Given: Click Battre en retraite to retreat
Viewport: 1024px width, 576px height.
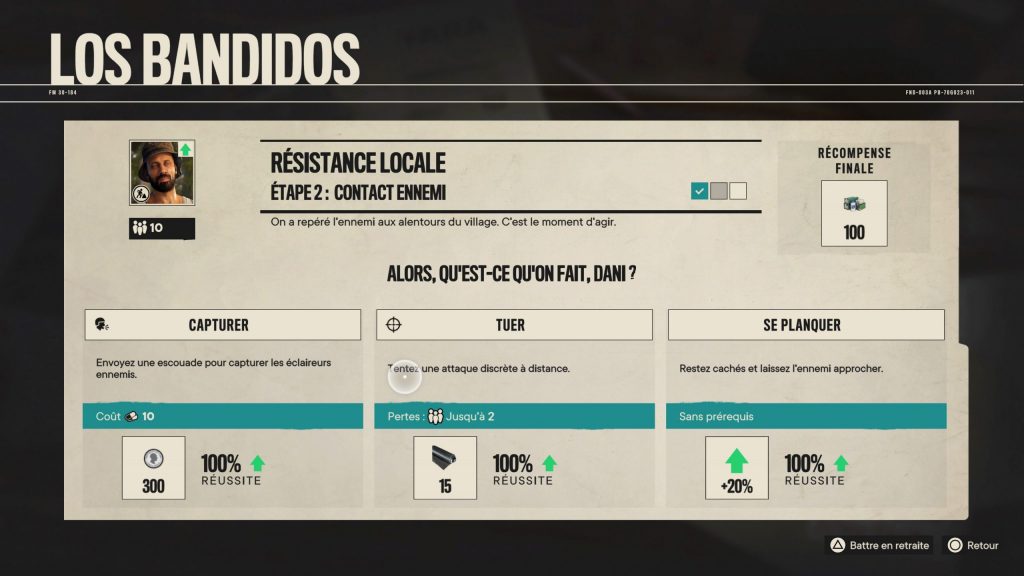Looking at the screenshot, I should pos(878,545).
